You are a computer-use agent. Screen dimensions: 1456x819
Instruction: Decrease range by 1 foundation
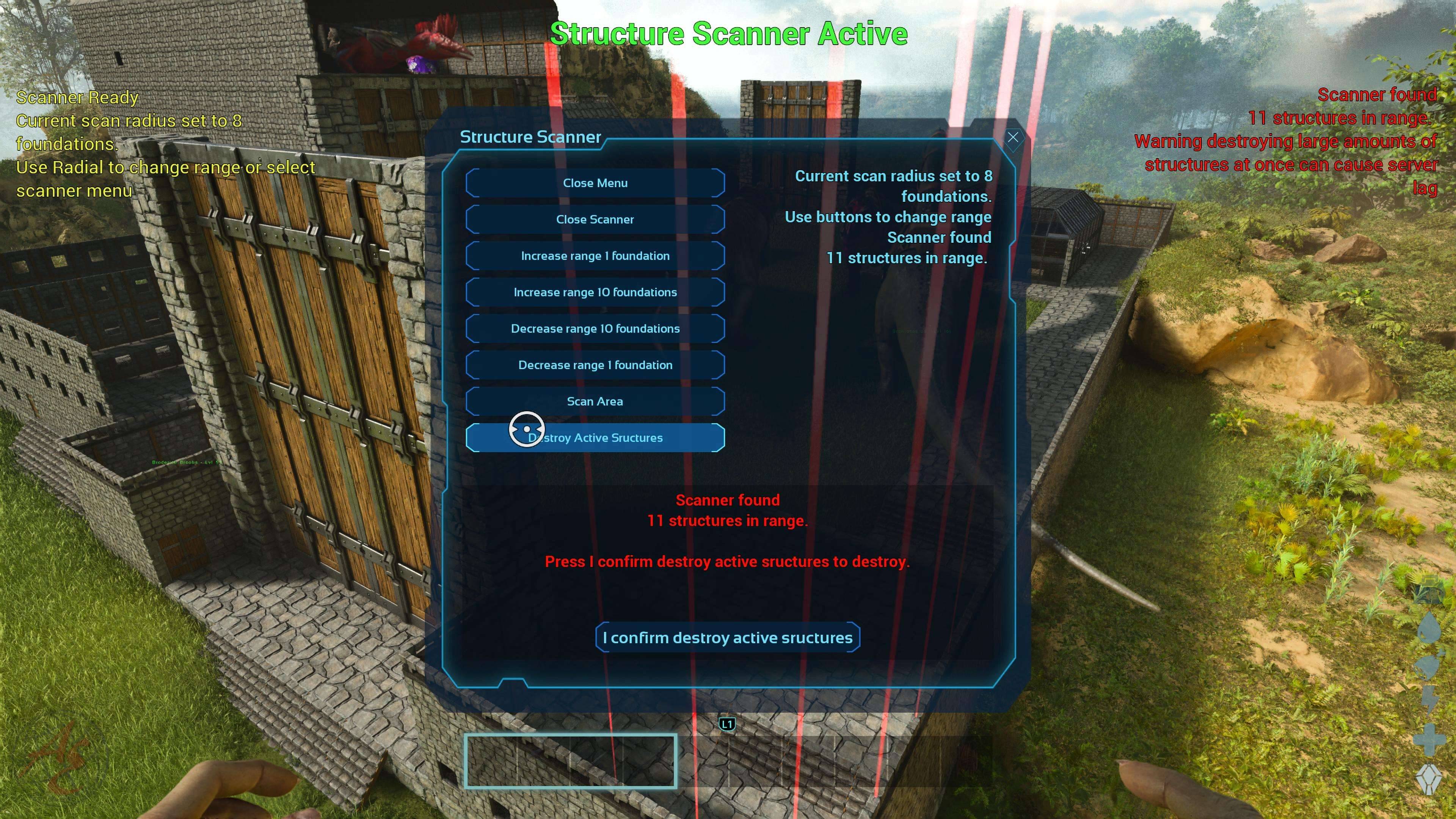point(595,365)
